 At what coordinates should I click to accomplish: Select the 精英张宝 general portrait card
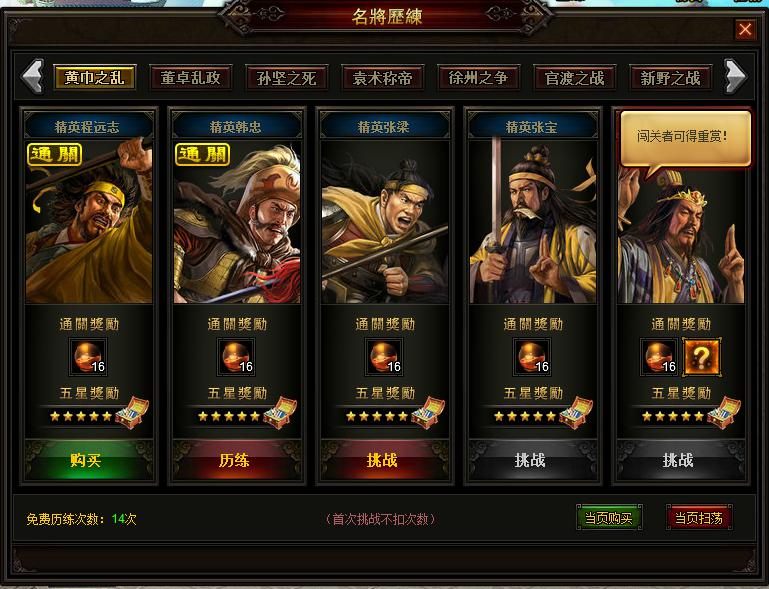531,222
